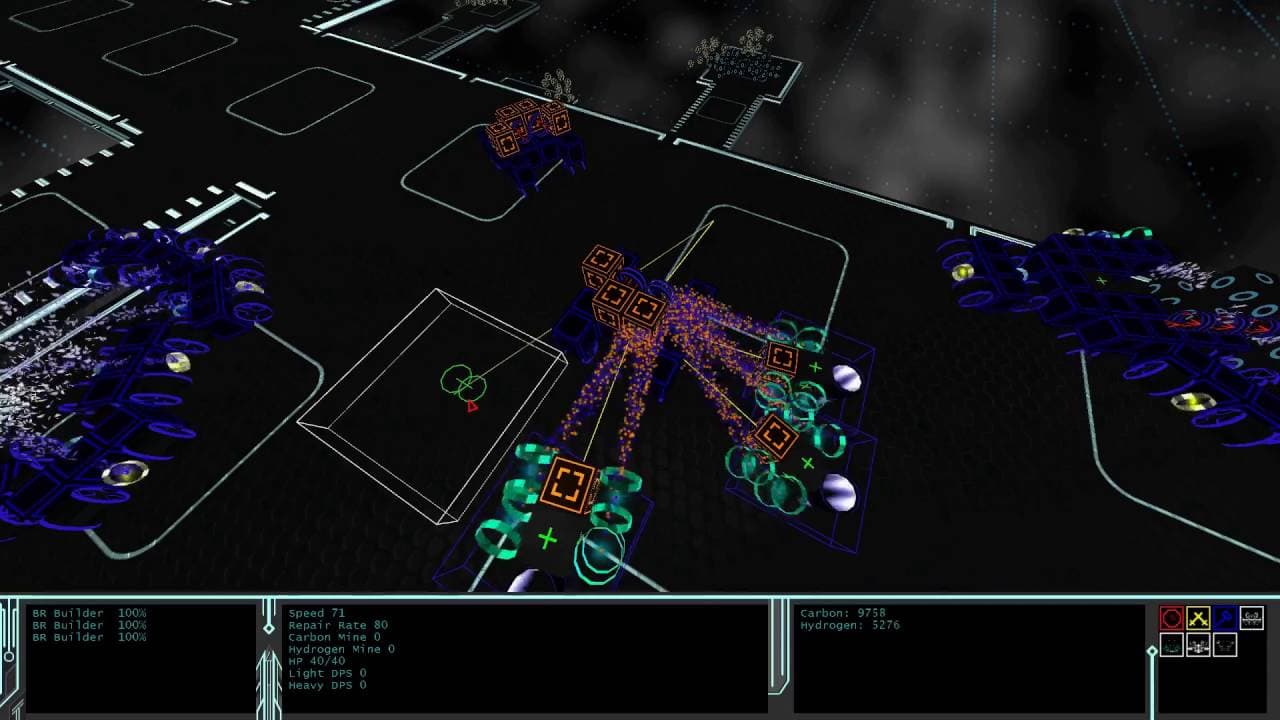
Task: Select the green circular waypoint marker
Action: pyautogui.click(x=463, y=383)
